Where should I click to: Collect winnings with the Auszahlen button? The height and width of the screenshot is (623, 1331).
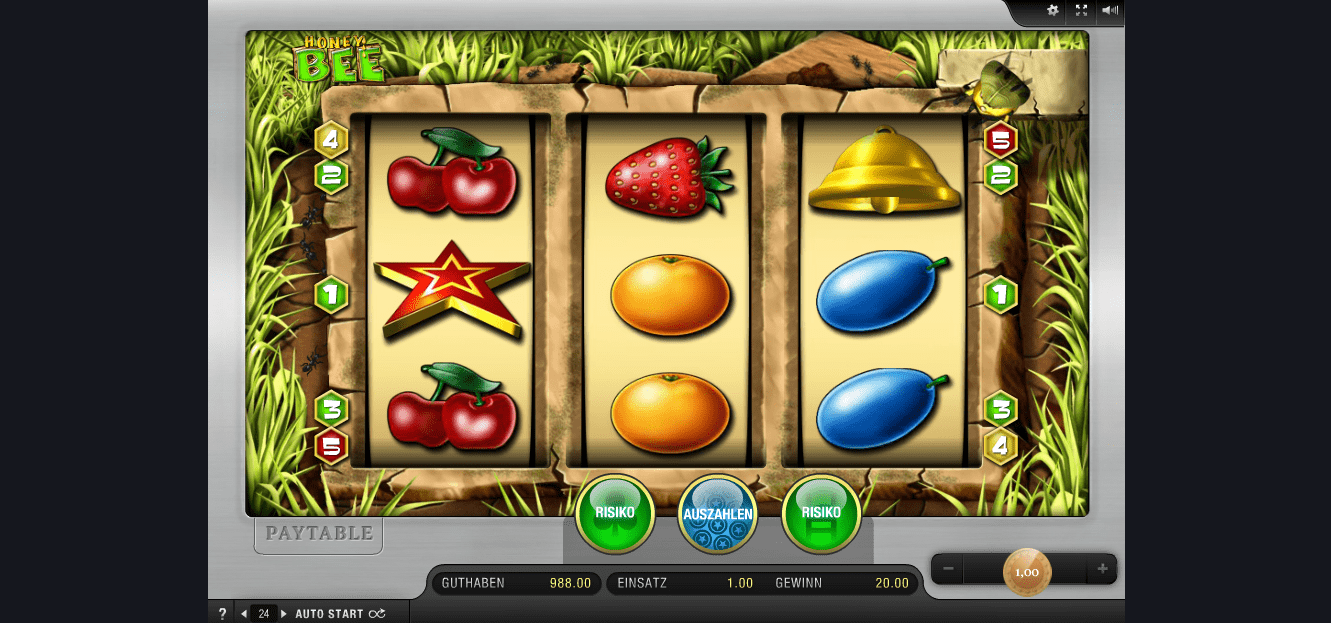click(x=717, y=515)
